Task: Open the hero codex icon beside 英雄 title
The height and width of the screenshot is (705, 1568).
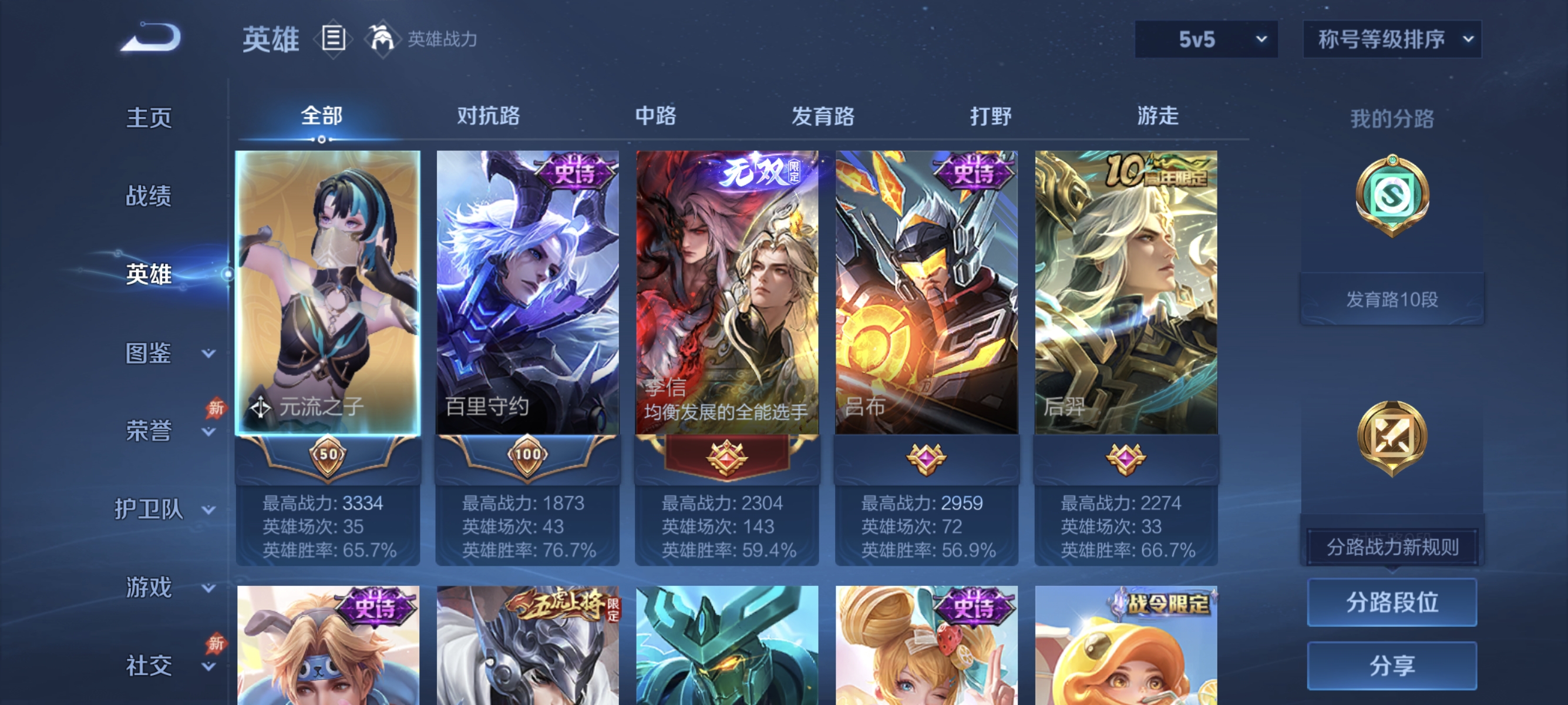Action: 332,38
